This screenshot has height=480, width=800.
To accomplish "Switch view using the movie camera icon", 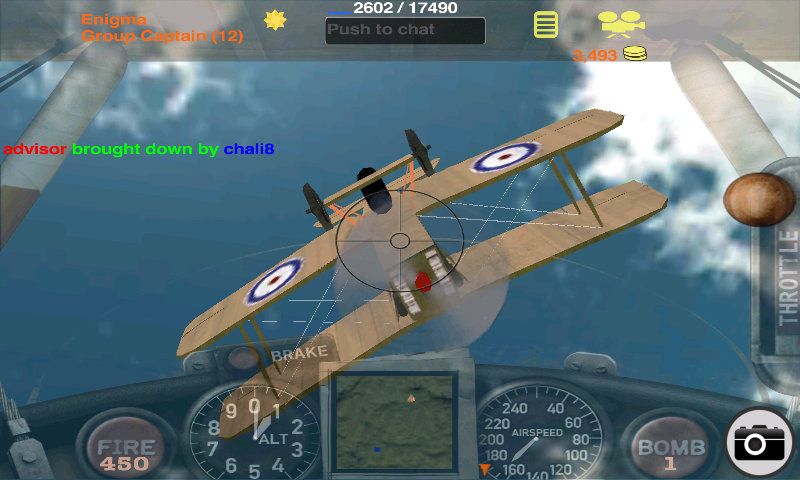I will coord(620,22).
